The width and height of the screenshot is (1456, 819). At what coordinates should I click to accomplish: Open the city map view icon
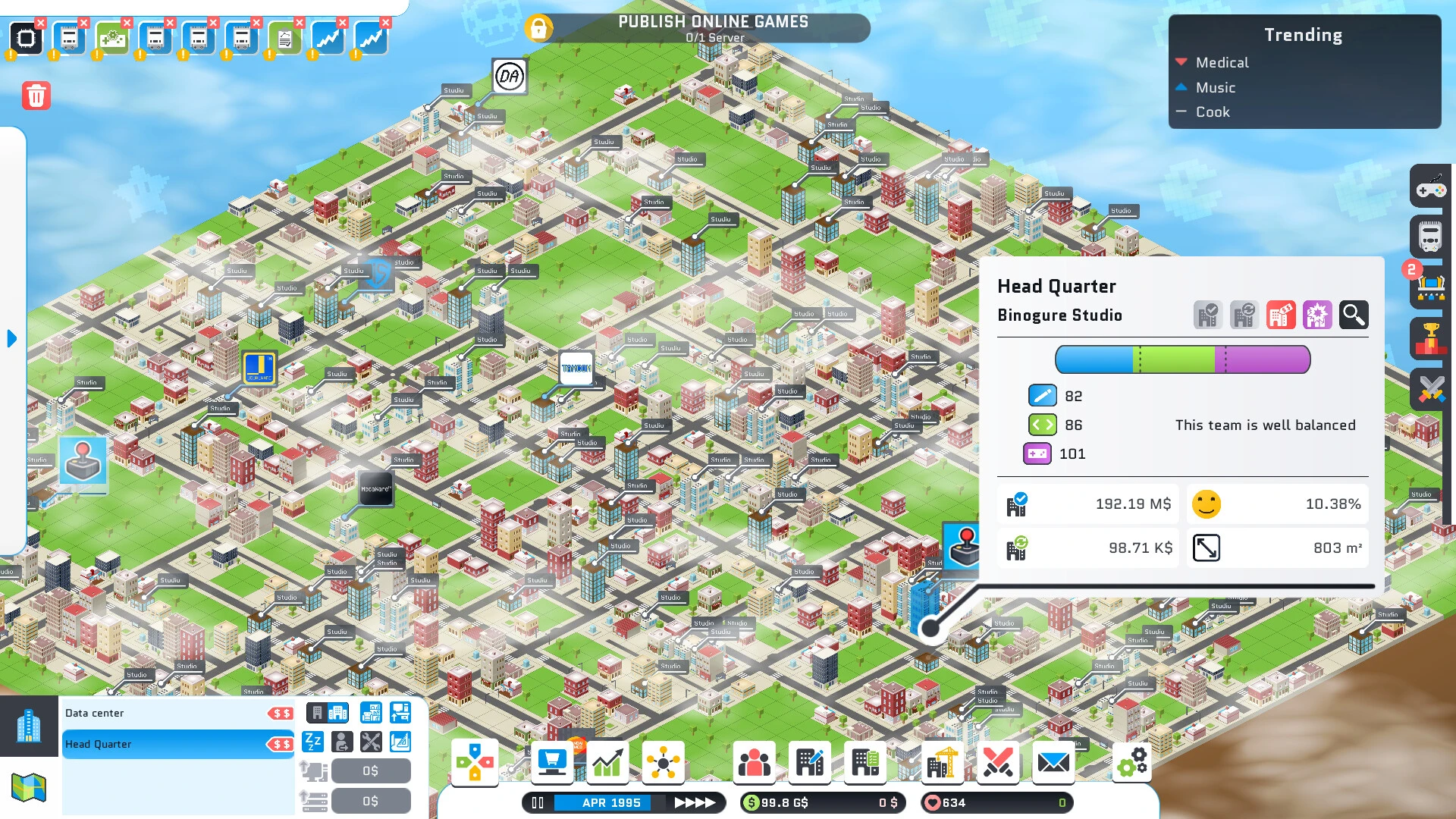[29, 787]
